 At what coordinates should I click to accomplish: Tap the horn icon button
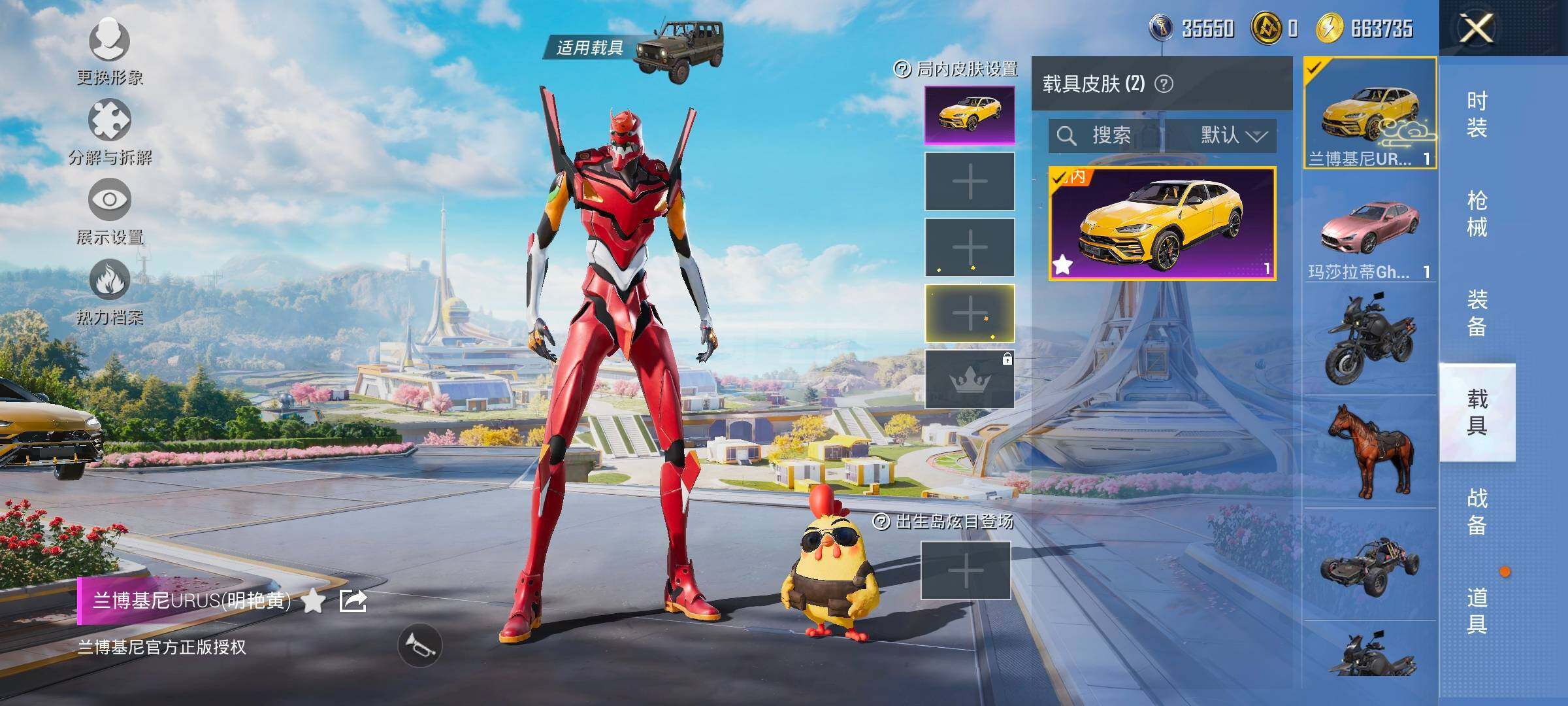[x=420, y=646]
